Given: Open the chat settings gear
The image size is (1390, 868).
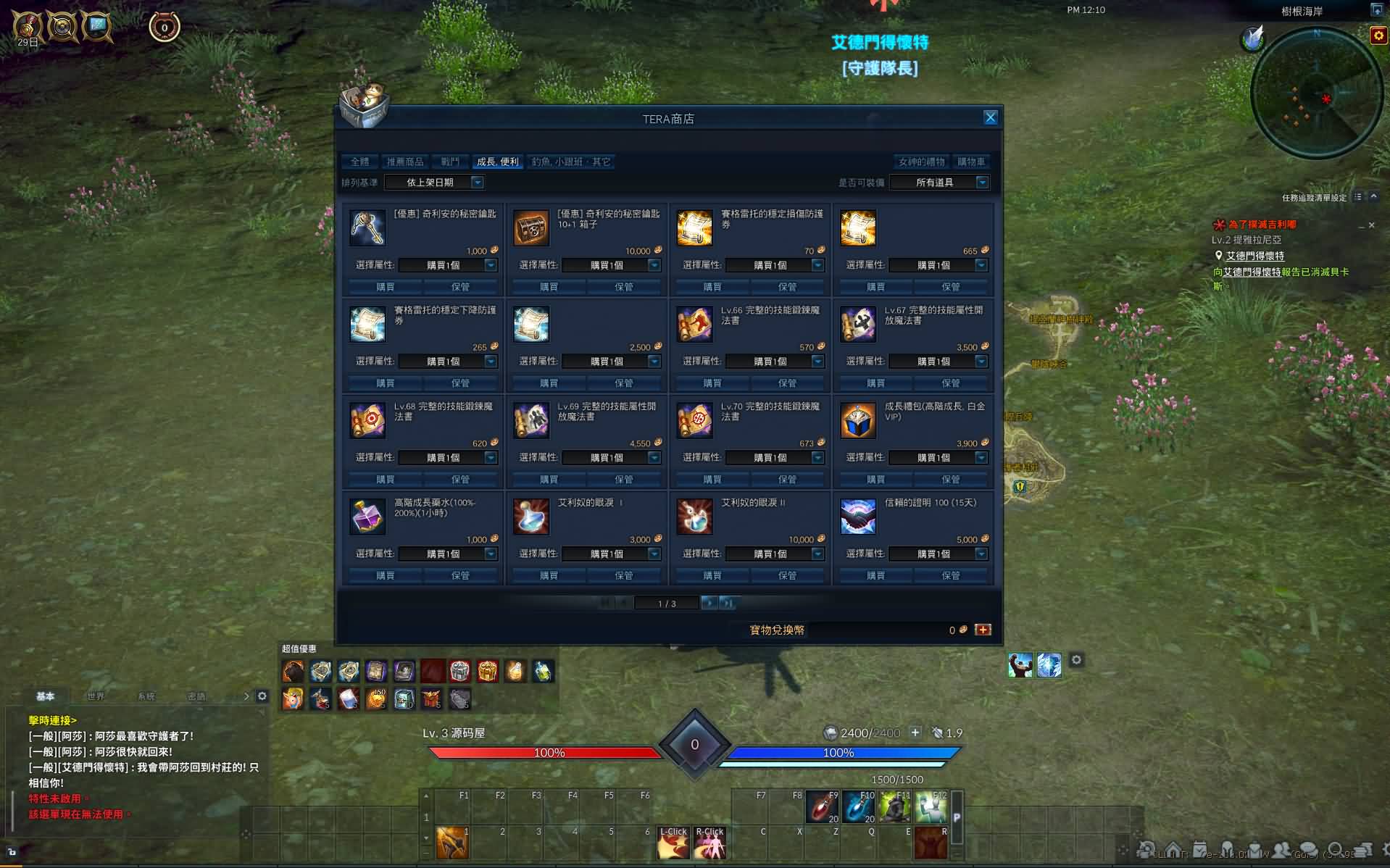Looking at the screenshot, I should (x=262, y=696).
